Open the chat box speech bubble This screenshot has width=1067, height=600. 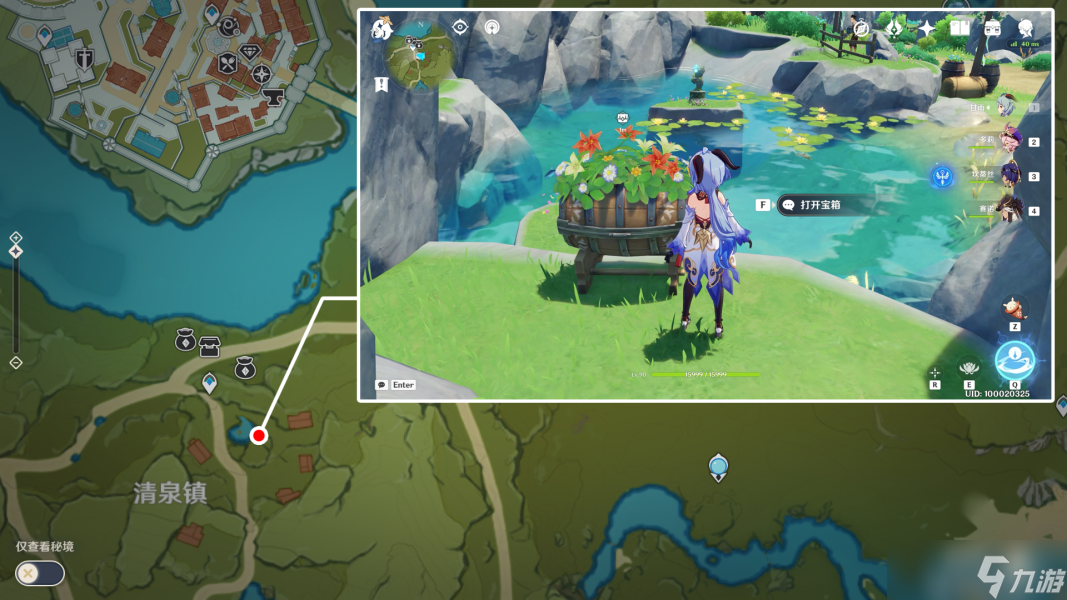[x=381, y=385]
